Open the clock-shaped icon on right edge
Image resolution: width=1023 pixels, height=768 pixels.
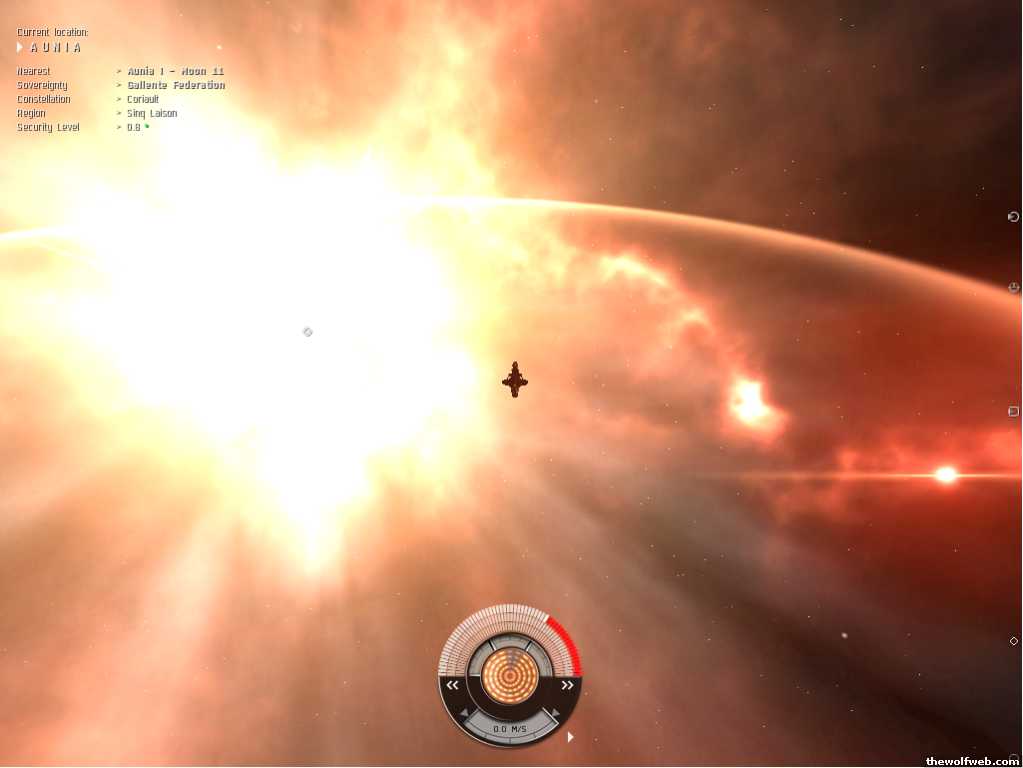(1013, 288)
